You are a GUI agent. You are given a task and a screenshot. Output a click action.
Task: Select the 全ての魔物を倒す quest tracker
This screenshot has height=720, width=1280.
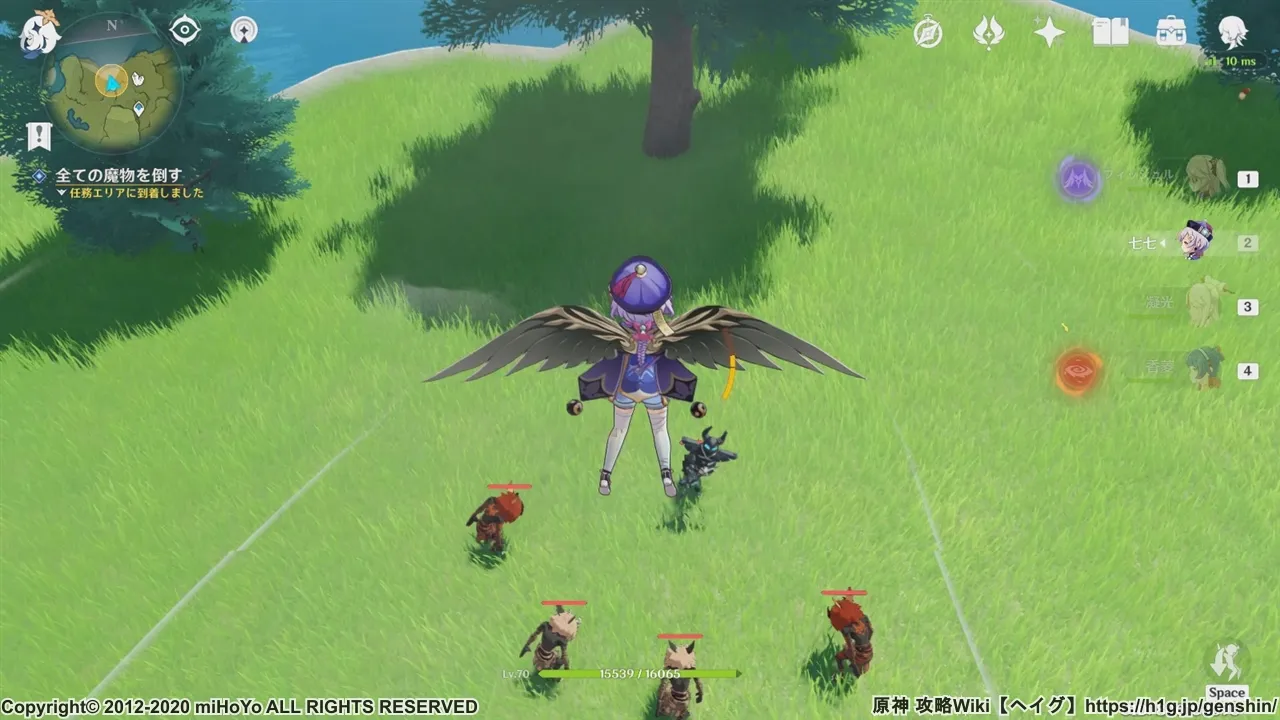tap(118, 176)
